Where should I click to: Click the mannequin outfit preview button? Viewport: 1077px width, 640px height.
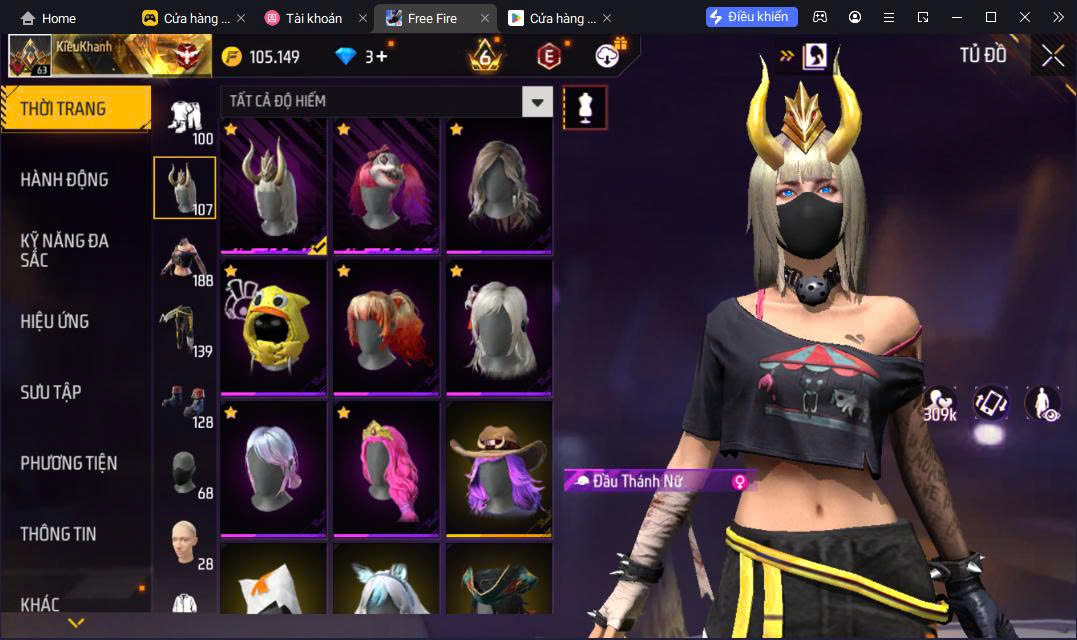pyautogui.click(x=585, y=107)
